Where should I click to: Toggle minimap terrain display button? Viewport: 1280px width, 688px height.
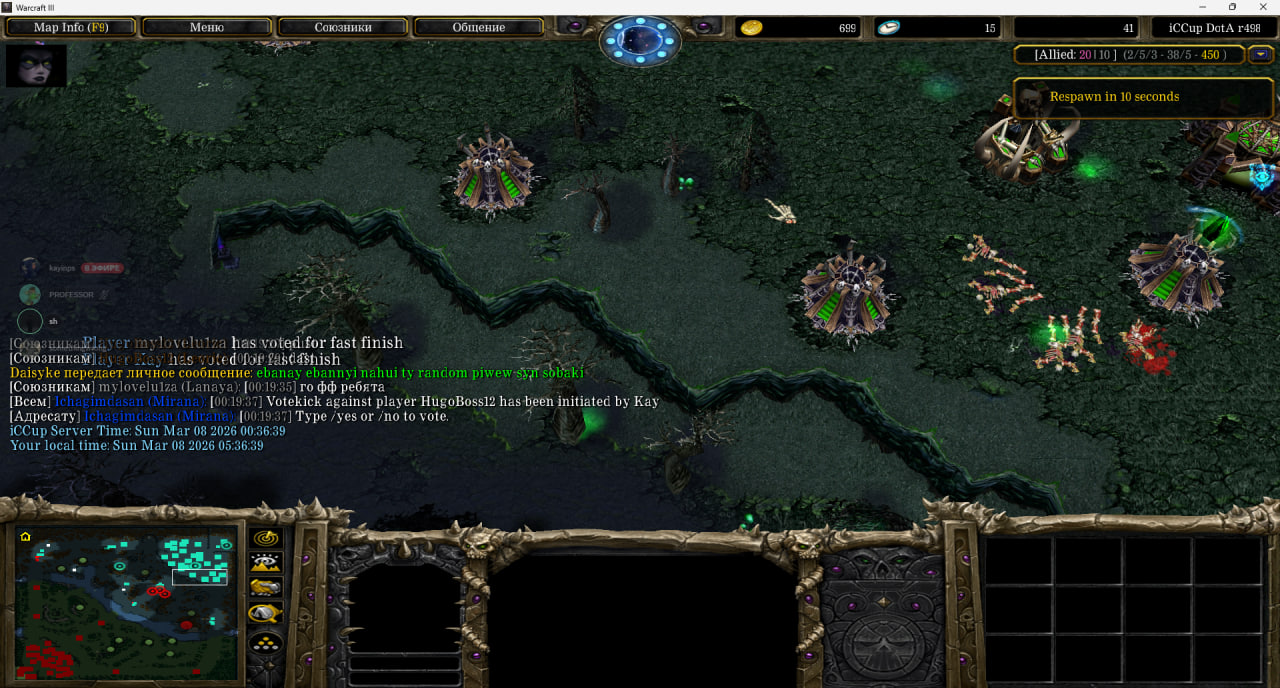265,563
